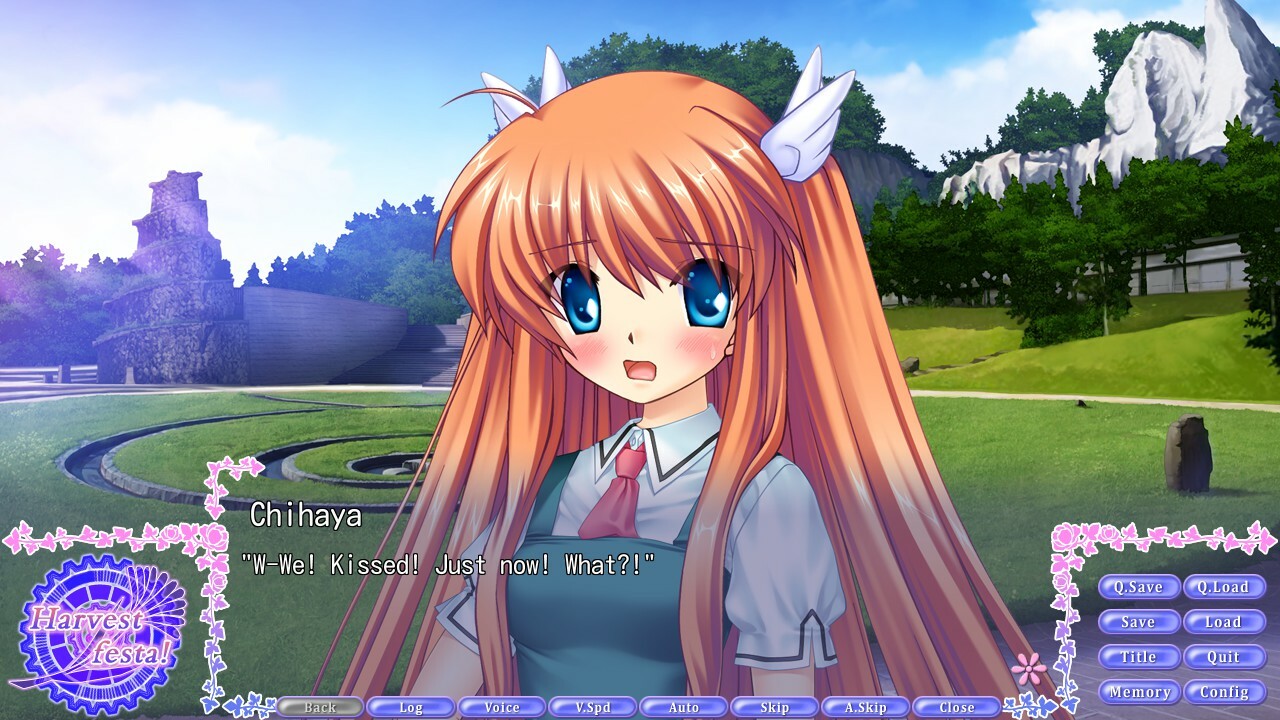Quit the game
Image resolution: width=1280 pixels, height=720 pixels.
(x=1224, y=657)
